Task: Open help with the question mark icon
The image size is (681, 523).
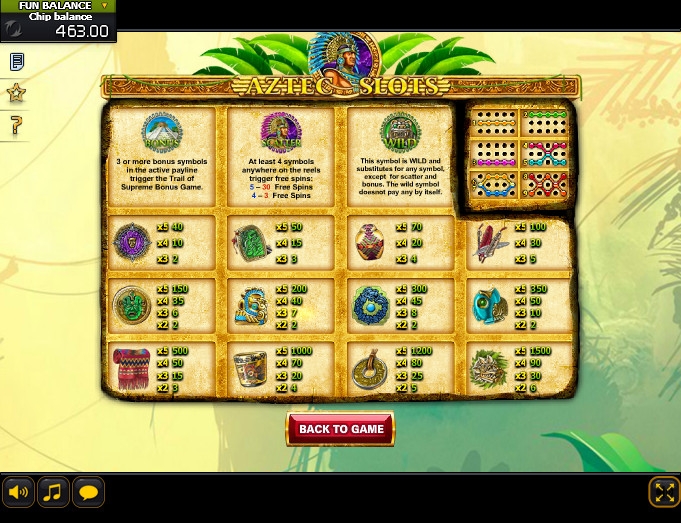Action: pos(16,125)
